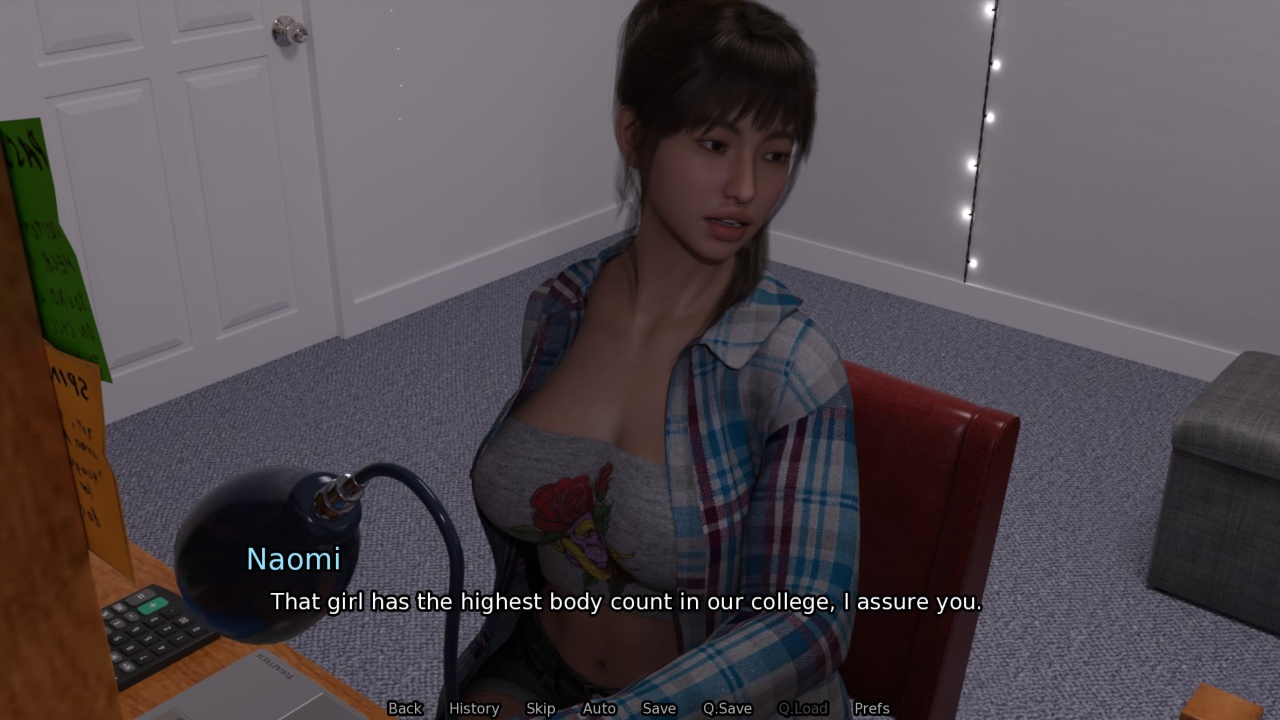1280x720 pixels.
Task: Click the Q.Load quick load button
Action: click(x=803, y=708)
